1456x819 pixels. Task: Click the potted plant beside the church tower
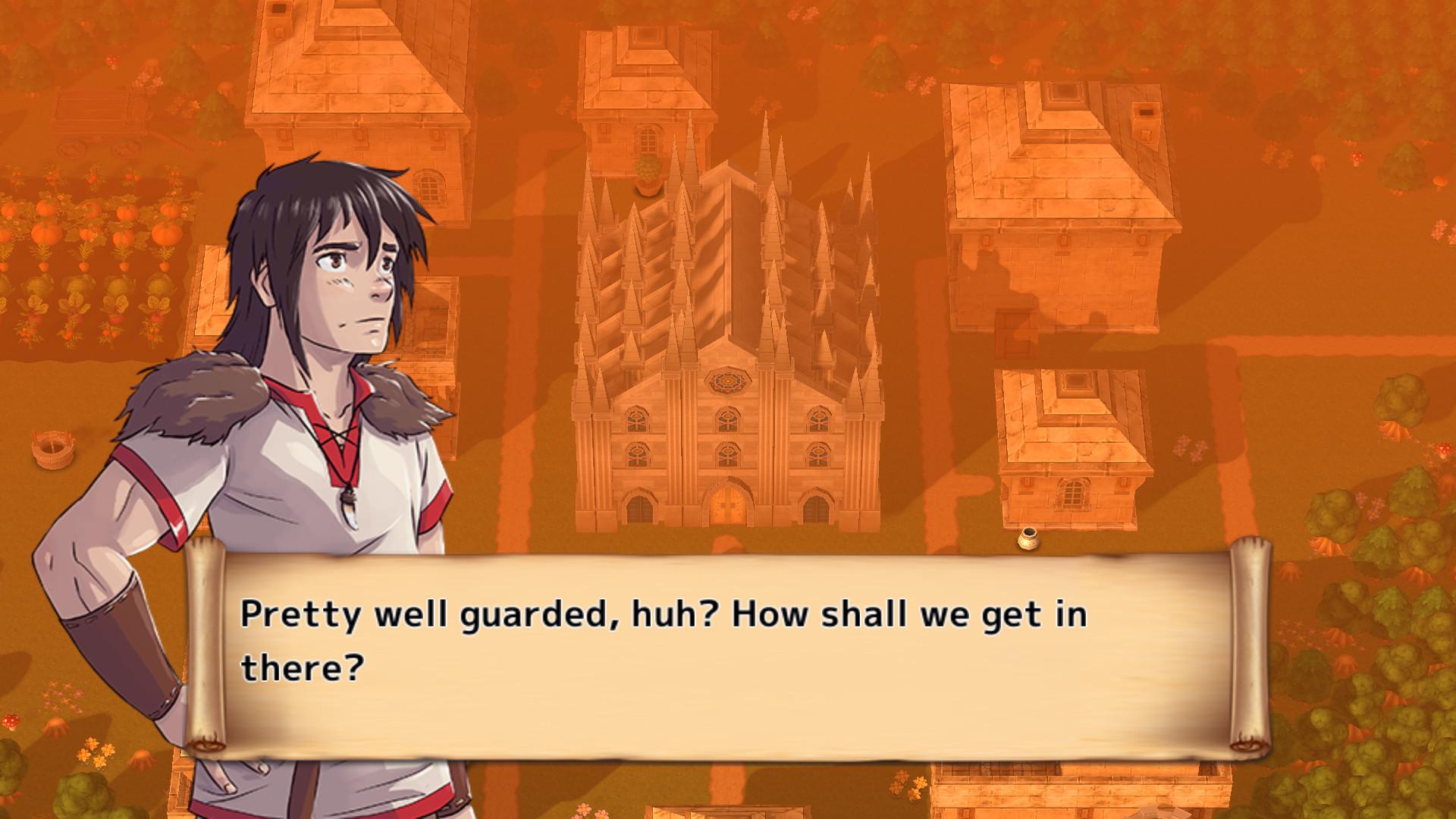click(648, 173)
